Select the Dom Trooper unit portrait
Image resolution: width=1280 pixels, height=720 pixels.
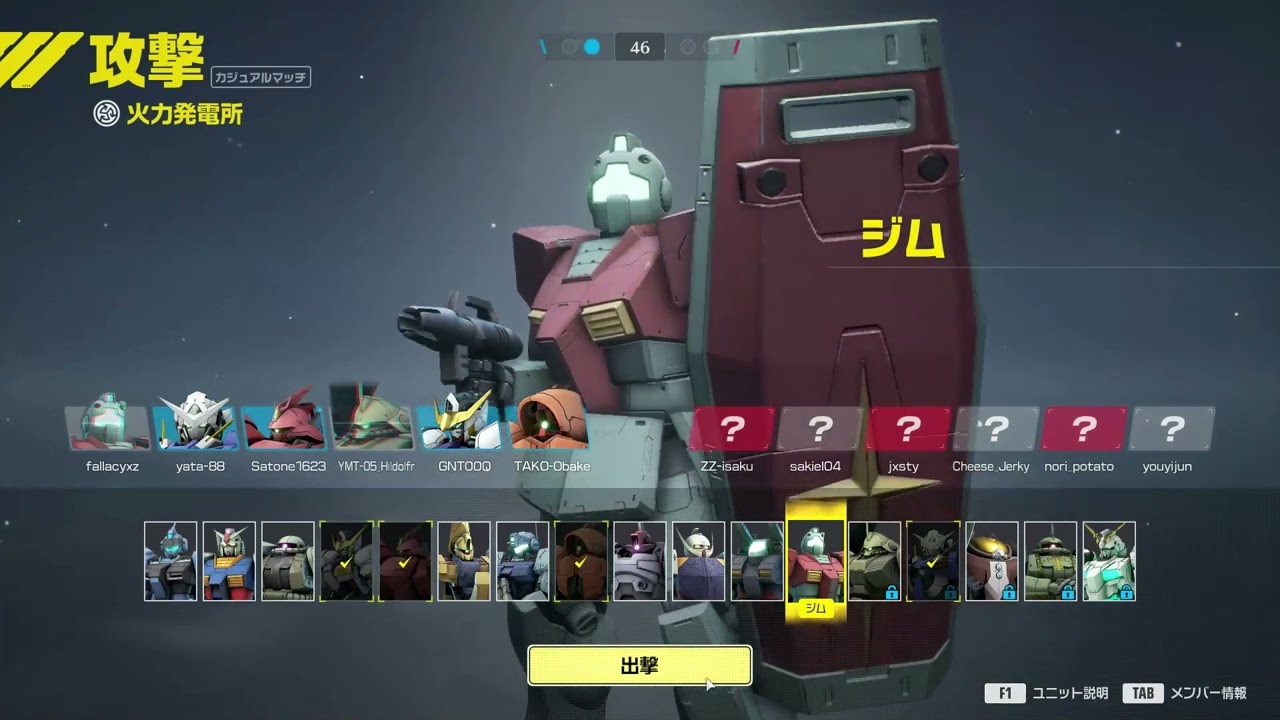(640, 561)
